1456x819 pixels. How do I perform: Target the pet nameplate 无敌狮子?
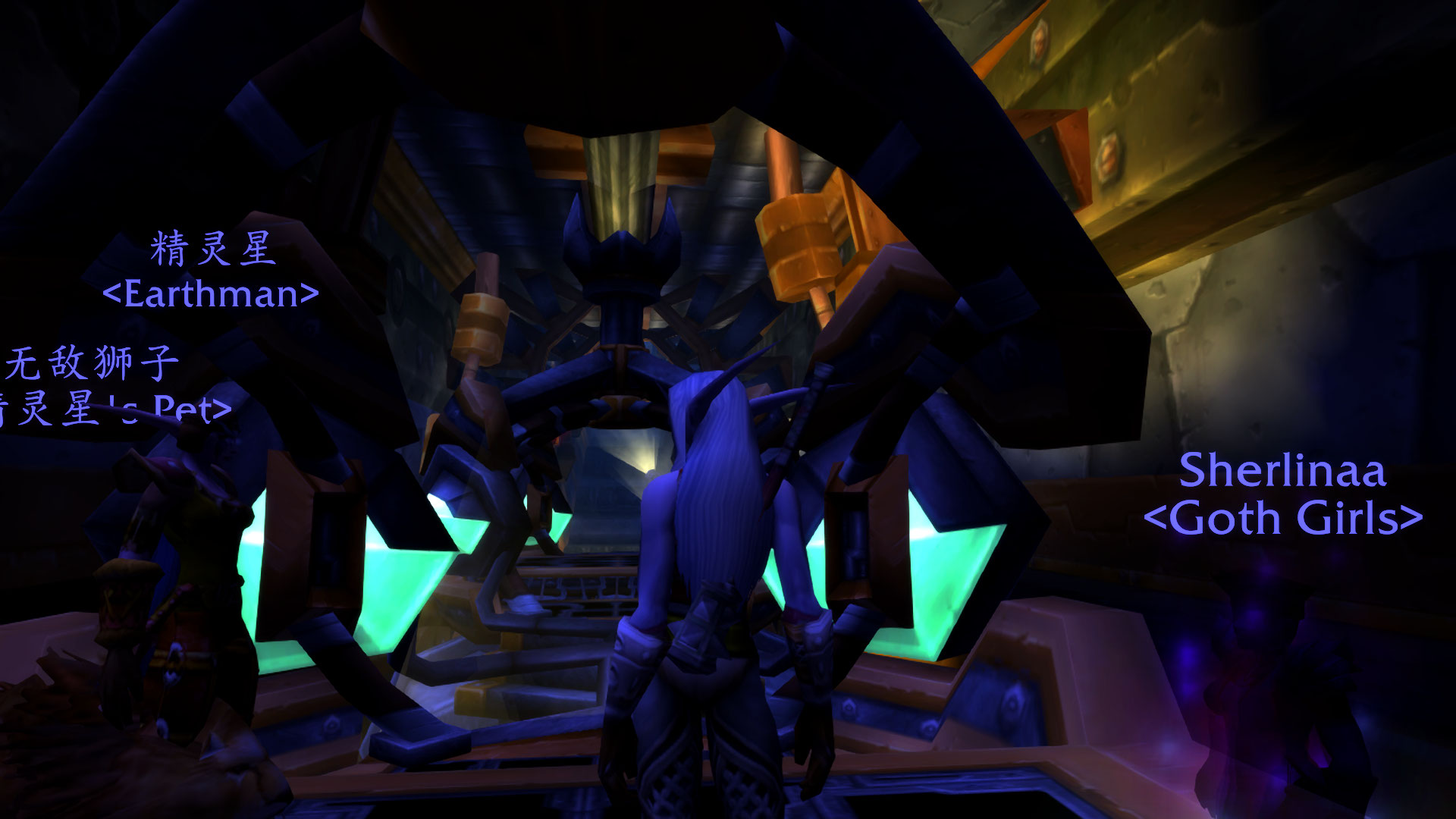click(x=93, y=362)
